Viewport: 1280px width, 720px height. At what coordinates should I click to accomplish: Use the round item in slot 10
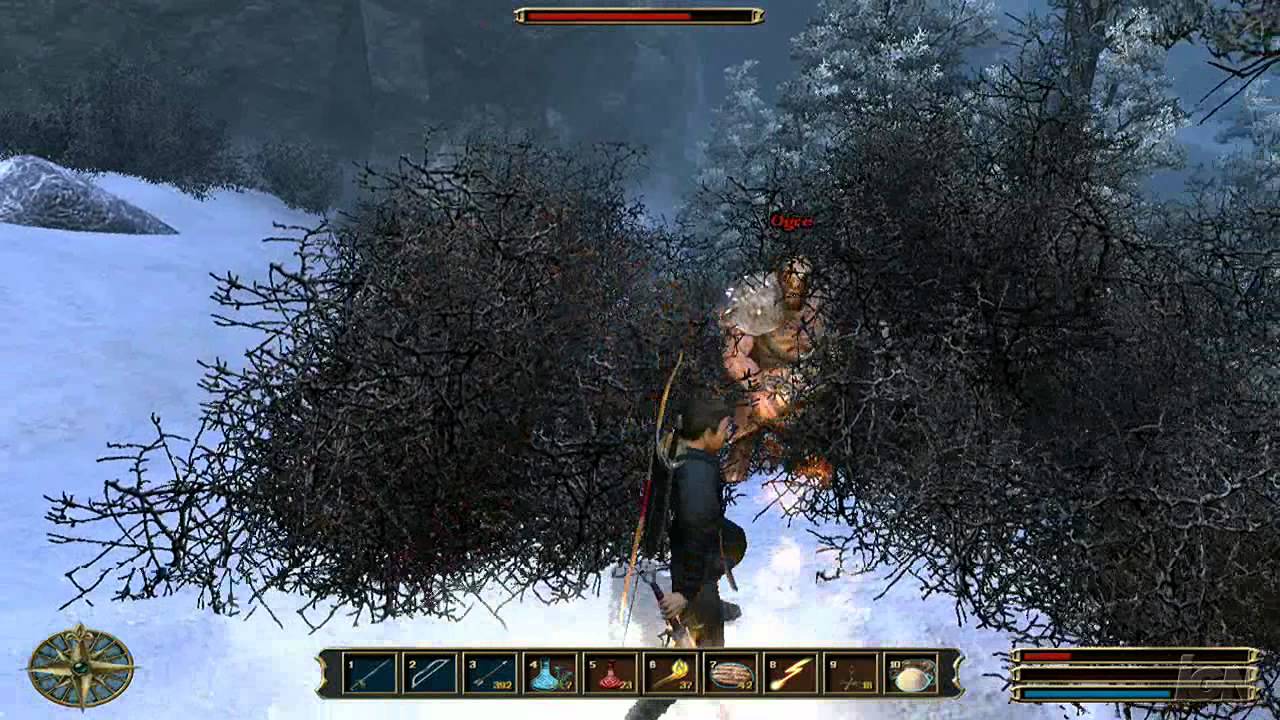[x=911, y=673]
